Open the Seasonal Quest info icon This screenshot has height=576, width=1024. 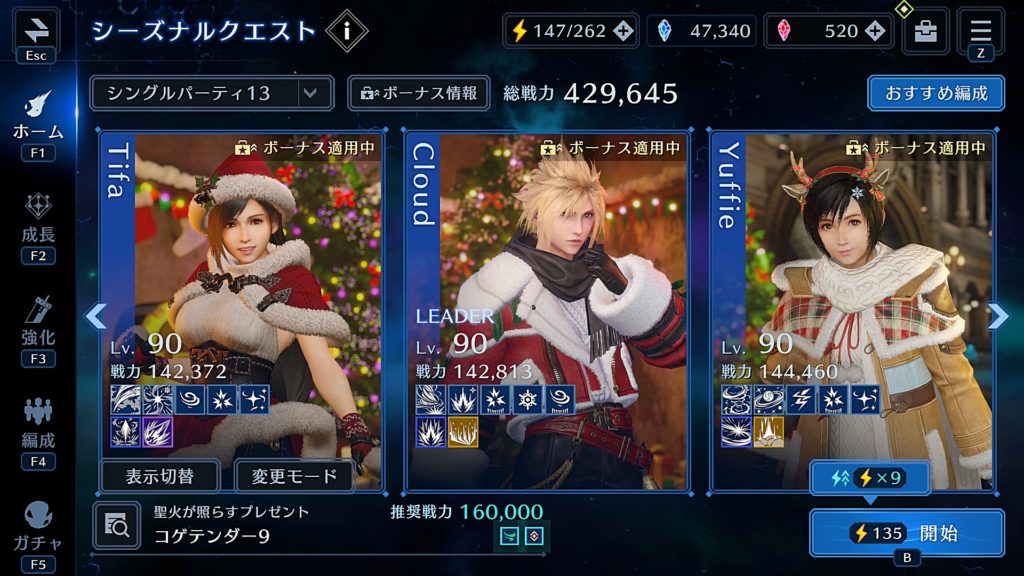click(347, 31)
